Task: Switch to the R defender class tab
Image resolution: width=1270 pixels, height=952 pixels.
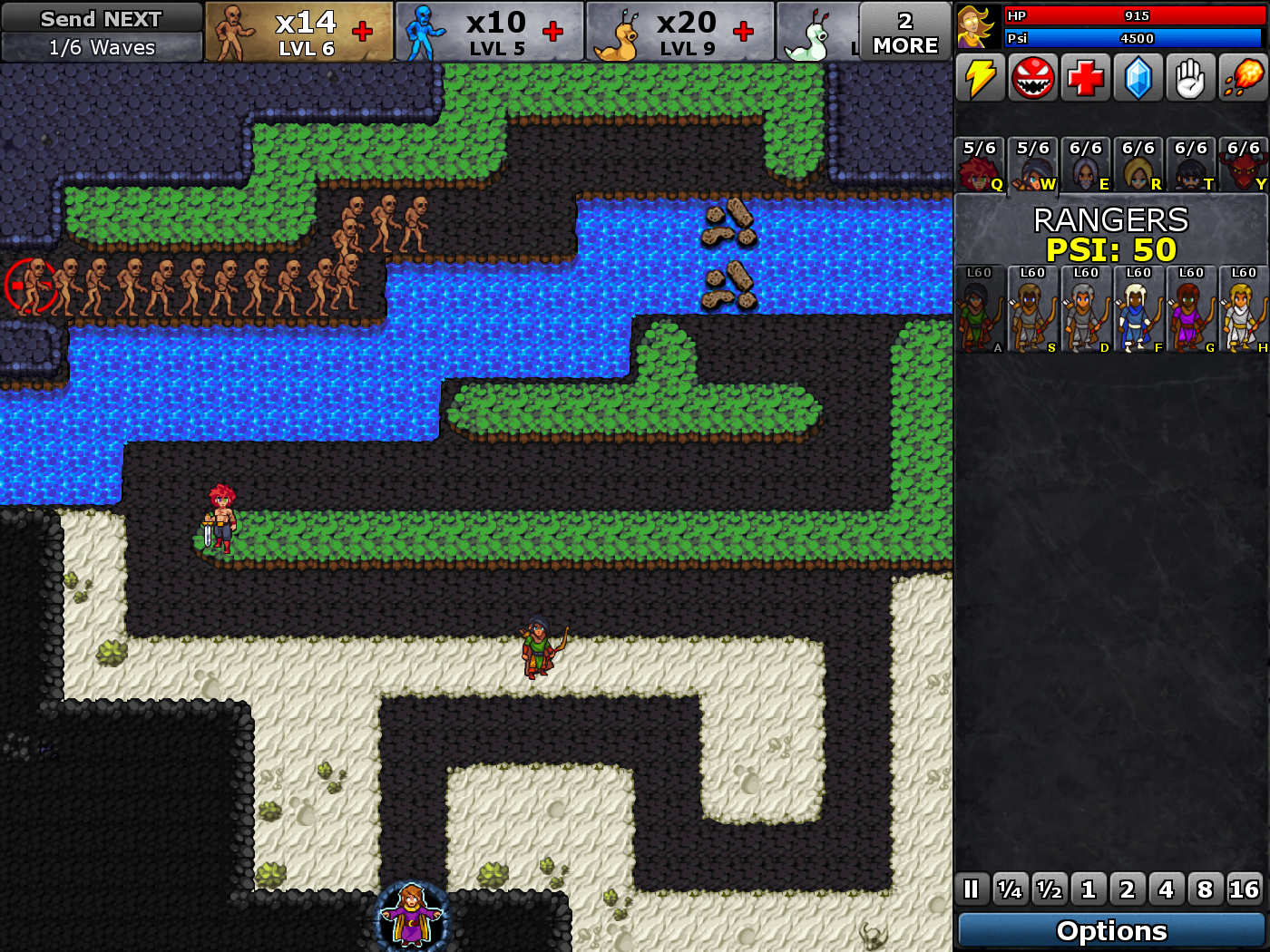Action: pos(1138,165)
